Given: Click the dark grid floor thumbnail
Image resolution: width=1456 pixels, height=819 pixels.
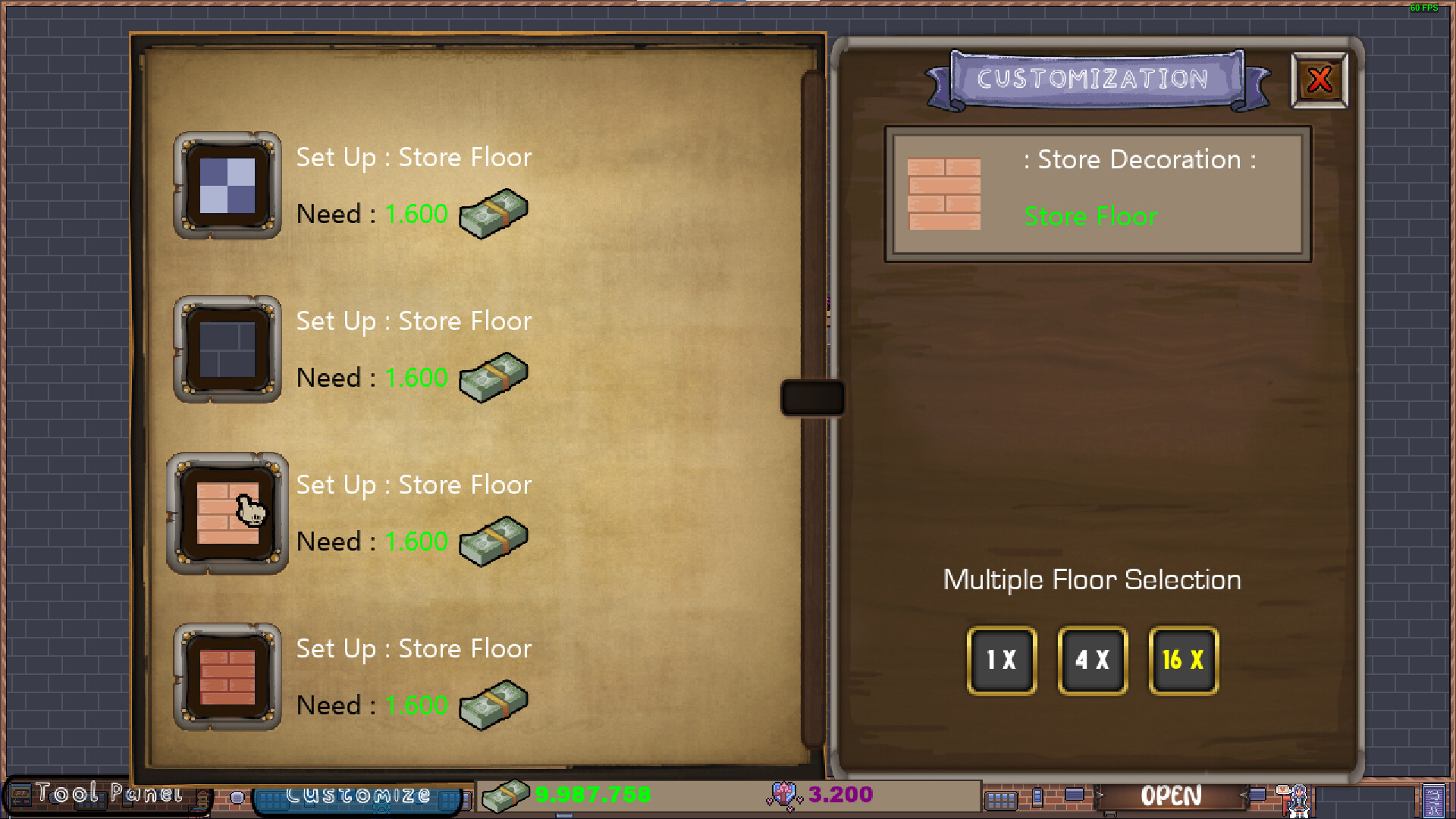Looking at the screenshot, I should click(227, 350).
